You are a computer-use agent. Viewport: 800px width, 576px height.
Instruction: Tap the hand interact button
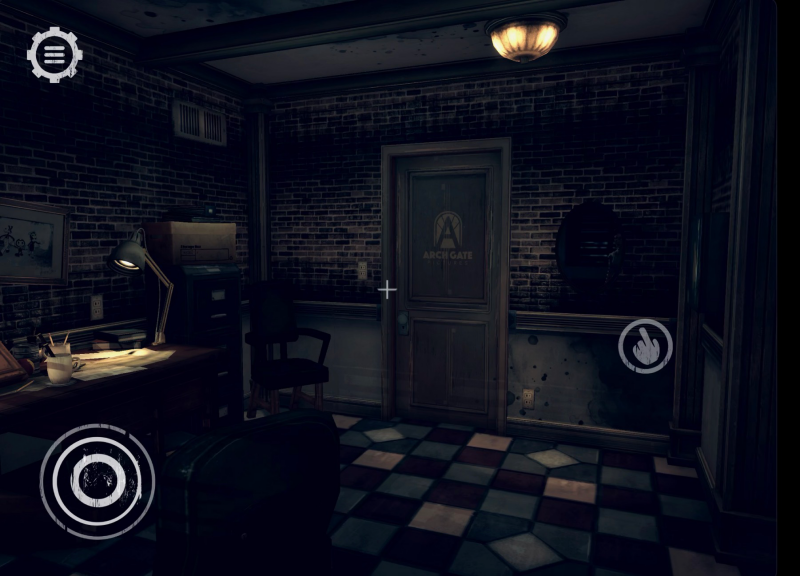[x=645, y=346]
